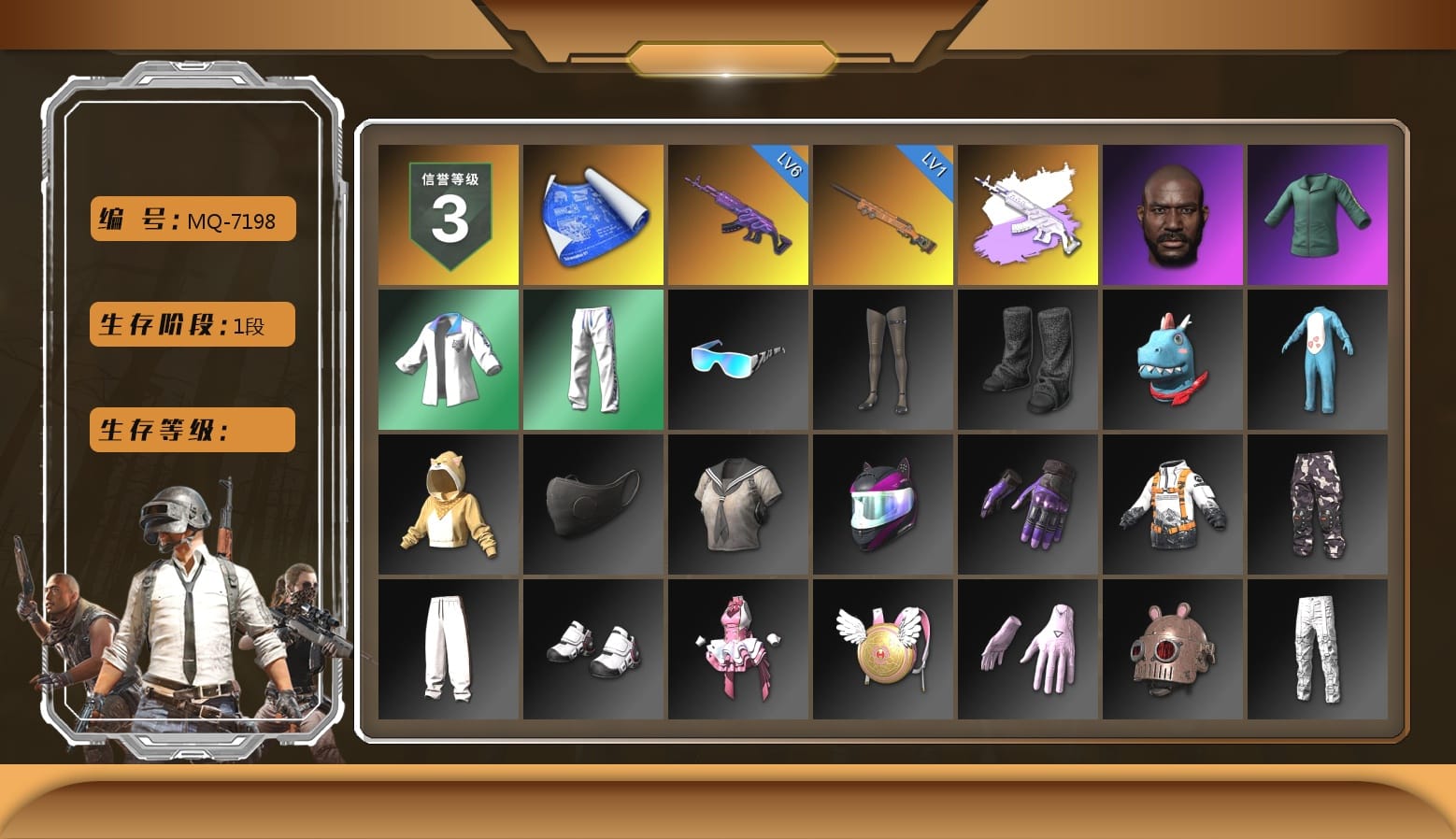1456x839 pixels.
Task: View the purple LV8 rifle skin
Action: tap(737, 214)
